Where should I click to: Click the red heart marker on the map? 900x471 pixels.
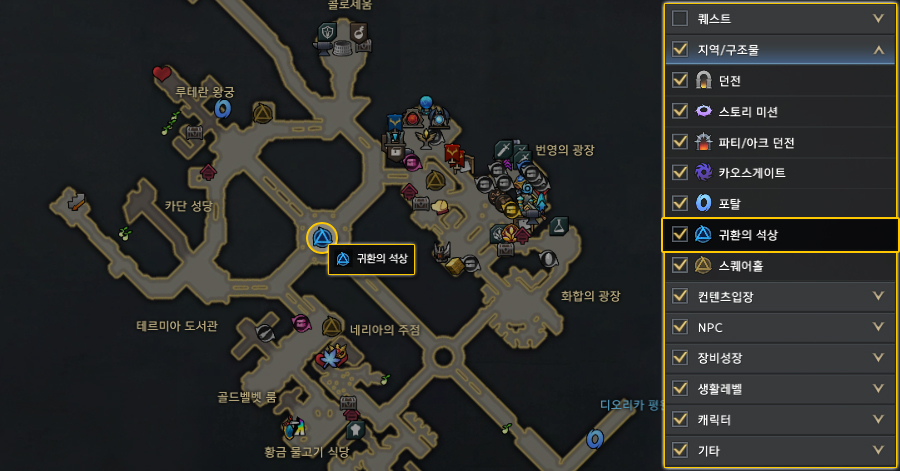coord(162,73)
